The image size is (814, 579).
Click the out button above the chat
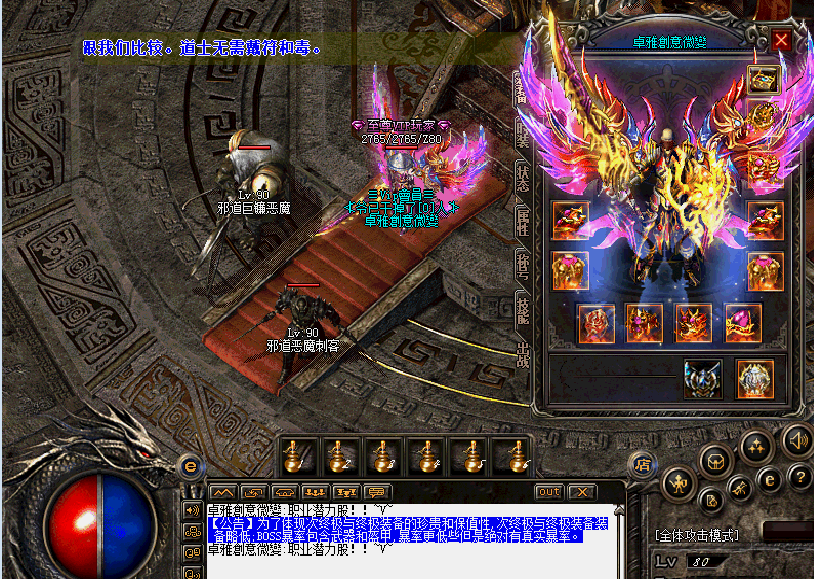tap(549, 492)
